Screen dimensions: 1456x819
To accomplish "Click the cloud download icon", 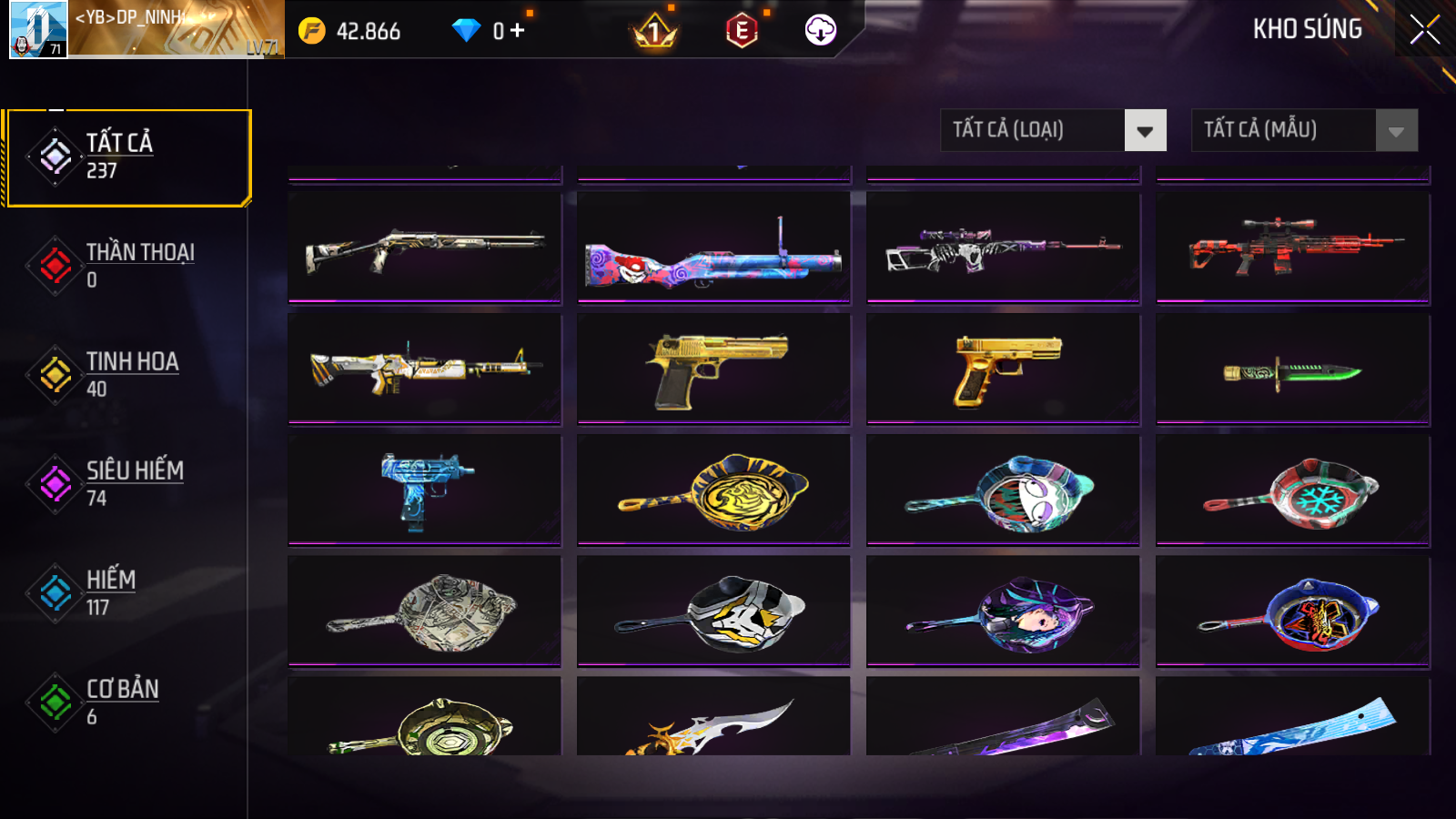I will [x=820, y=30].
